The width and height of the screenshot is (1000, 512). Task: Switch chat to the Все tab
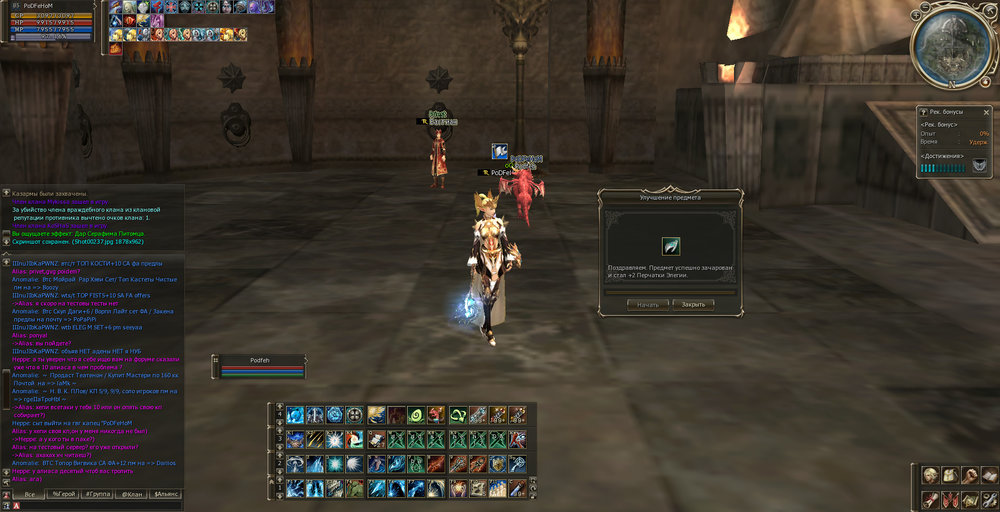click(x=30, y=494)
